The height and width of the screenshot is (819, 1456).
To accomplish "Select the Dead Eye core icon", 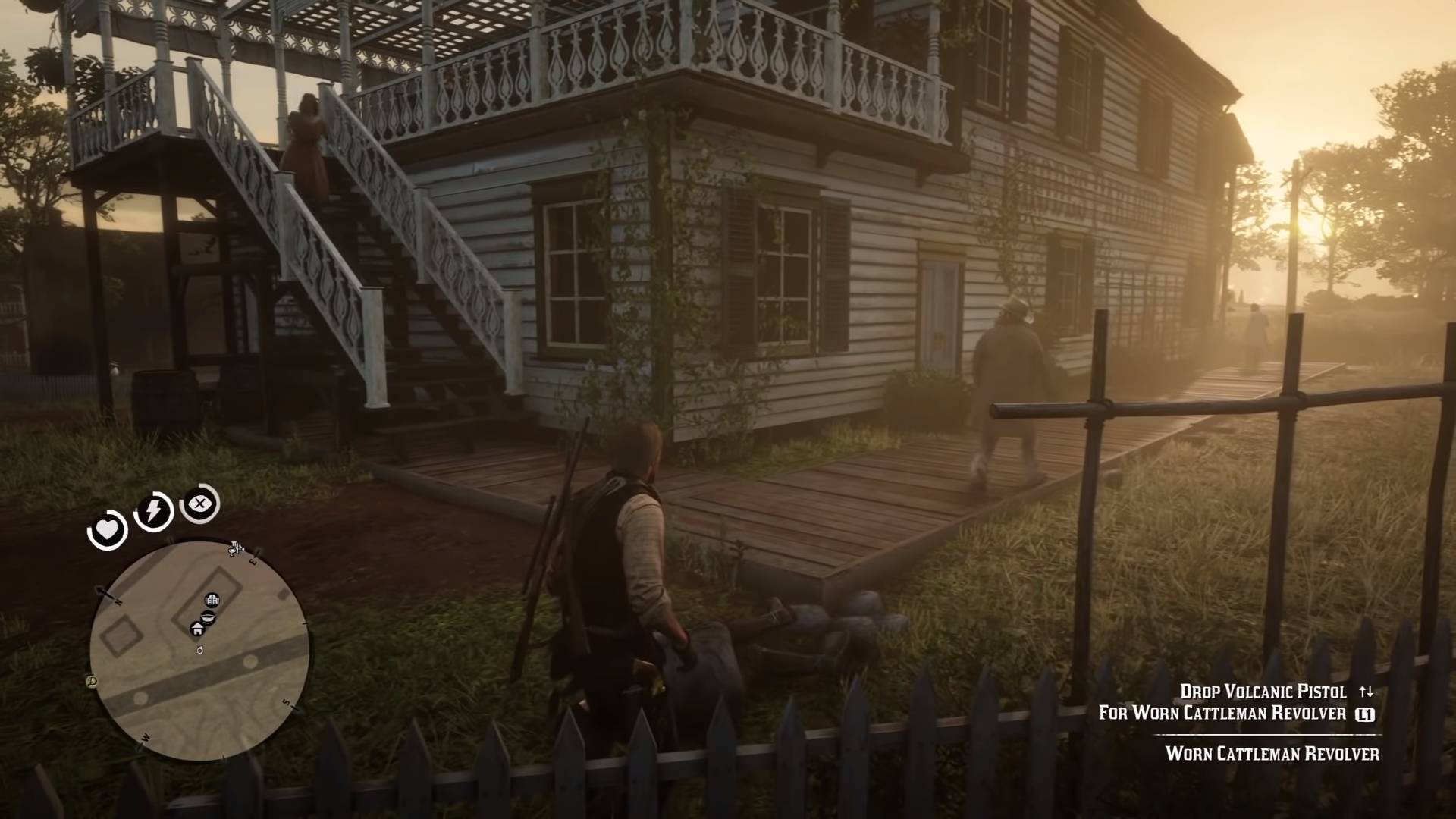I will (x=199, y=504).
